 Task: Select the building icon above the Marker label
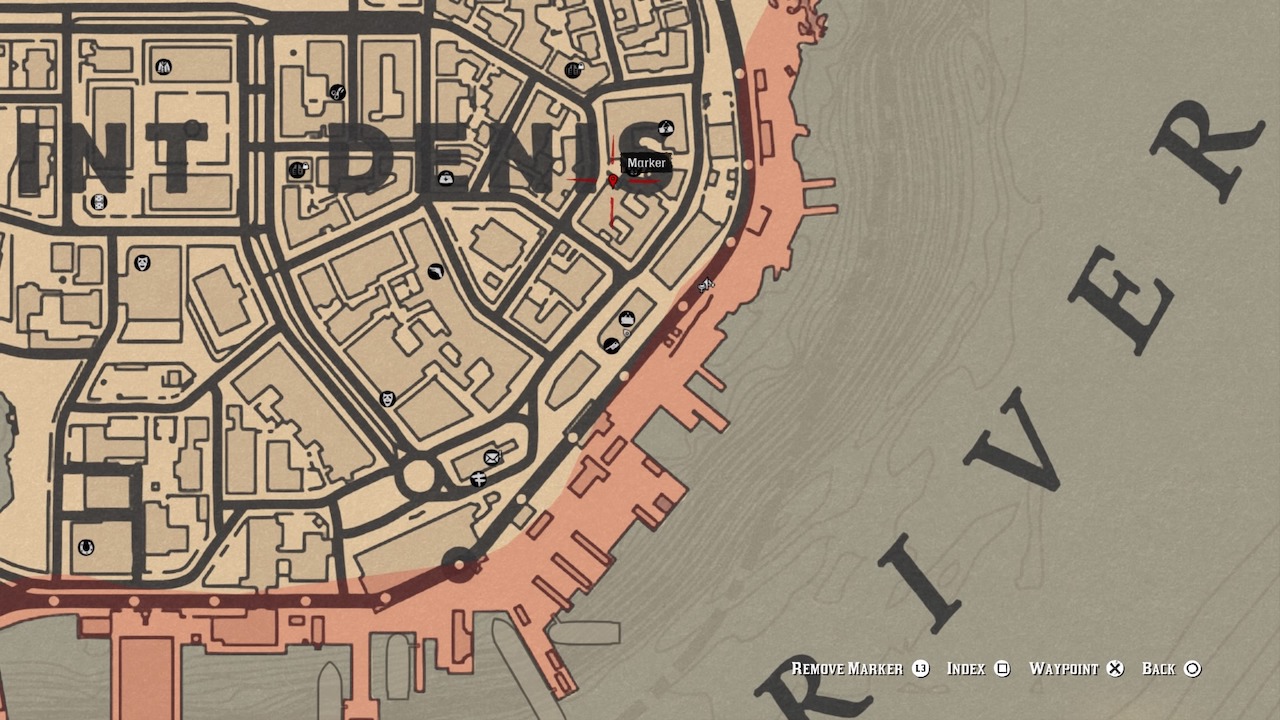coord(664,128)
